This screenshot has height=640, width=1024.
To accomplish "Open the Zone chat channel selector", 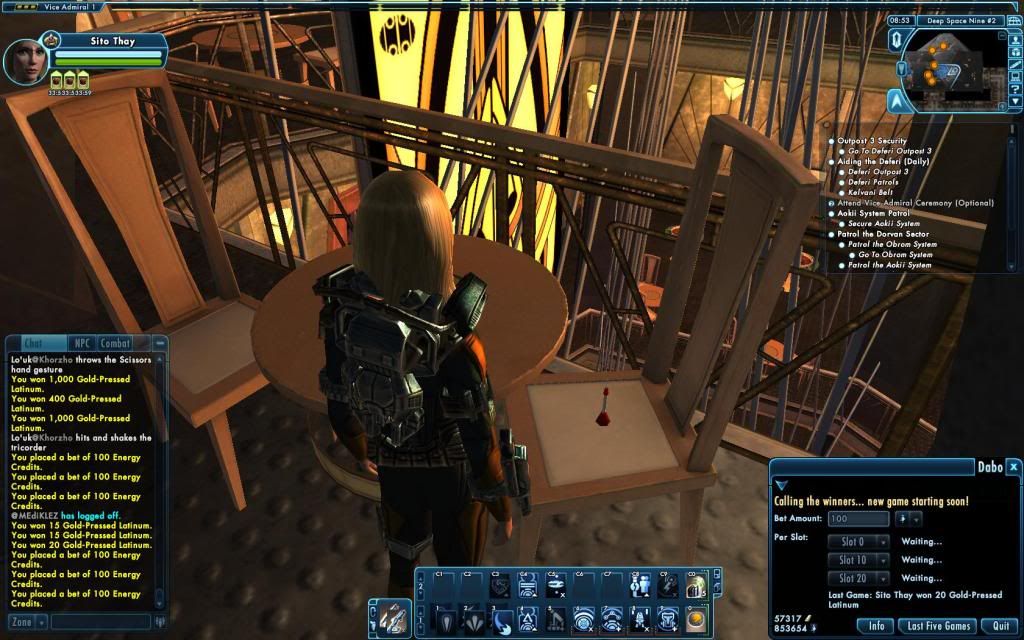I will [x=24, y=622].
